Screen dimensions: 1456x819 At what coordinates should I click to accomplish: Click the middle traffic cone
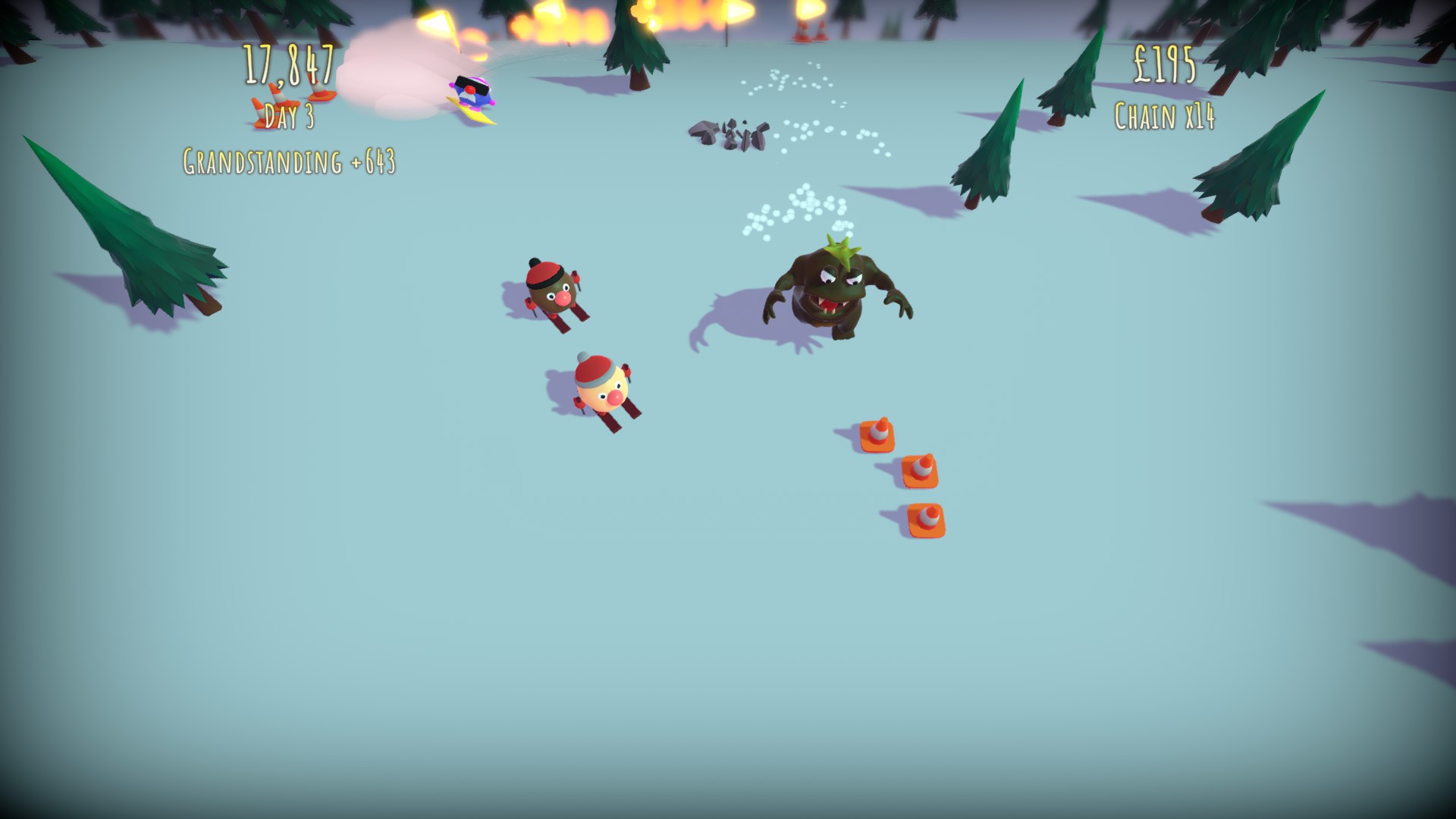pos(921,470)
